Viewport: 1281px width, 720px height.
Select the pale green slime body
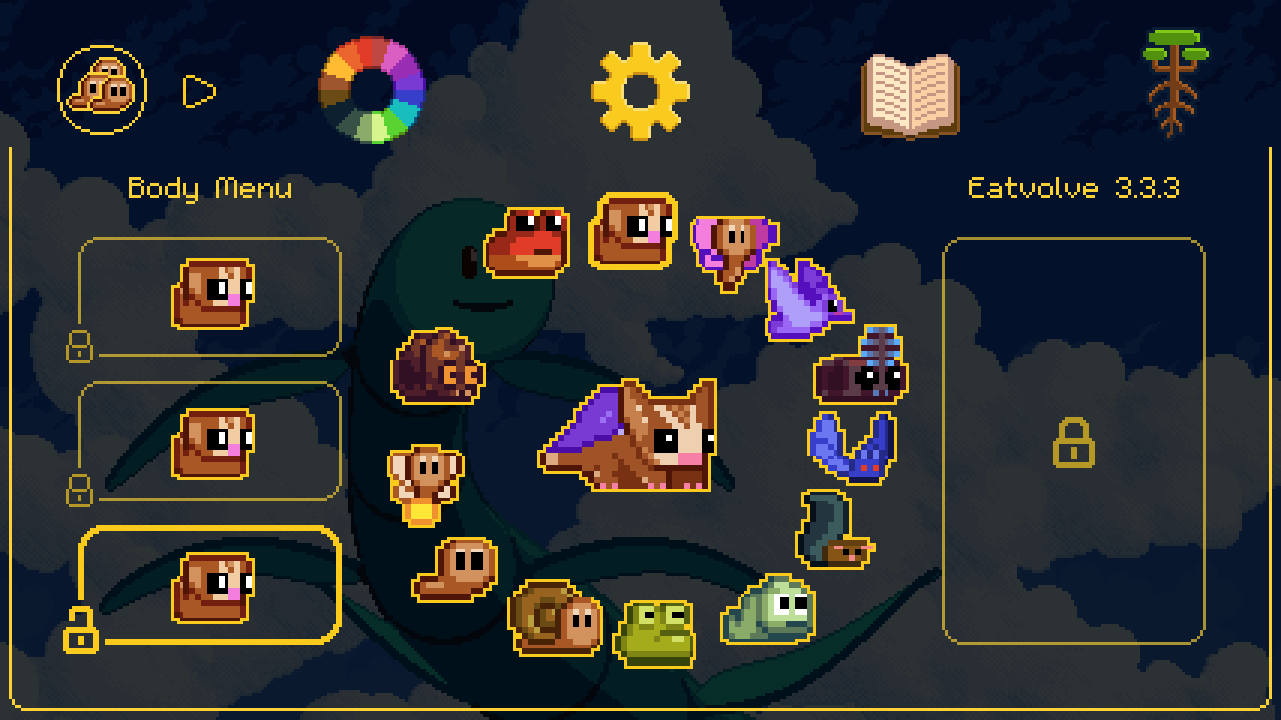(x=769, y=609)
